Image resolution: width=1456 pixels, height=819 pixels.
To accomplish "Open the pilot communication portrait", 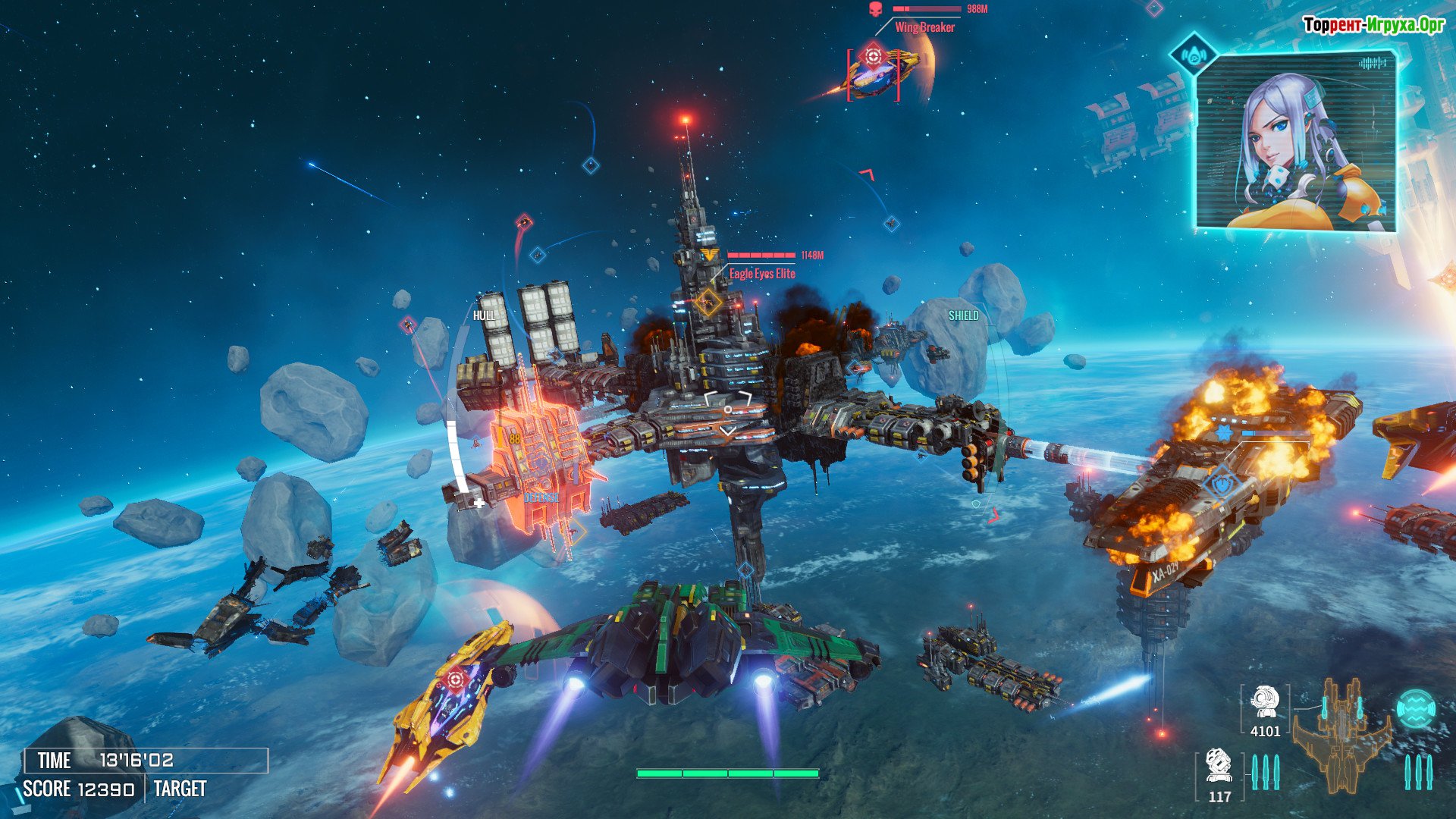I will [x=1295, y=144].
